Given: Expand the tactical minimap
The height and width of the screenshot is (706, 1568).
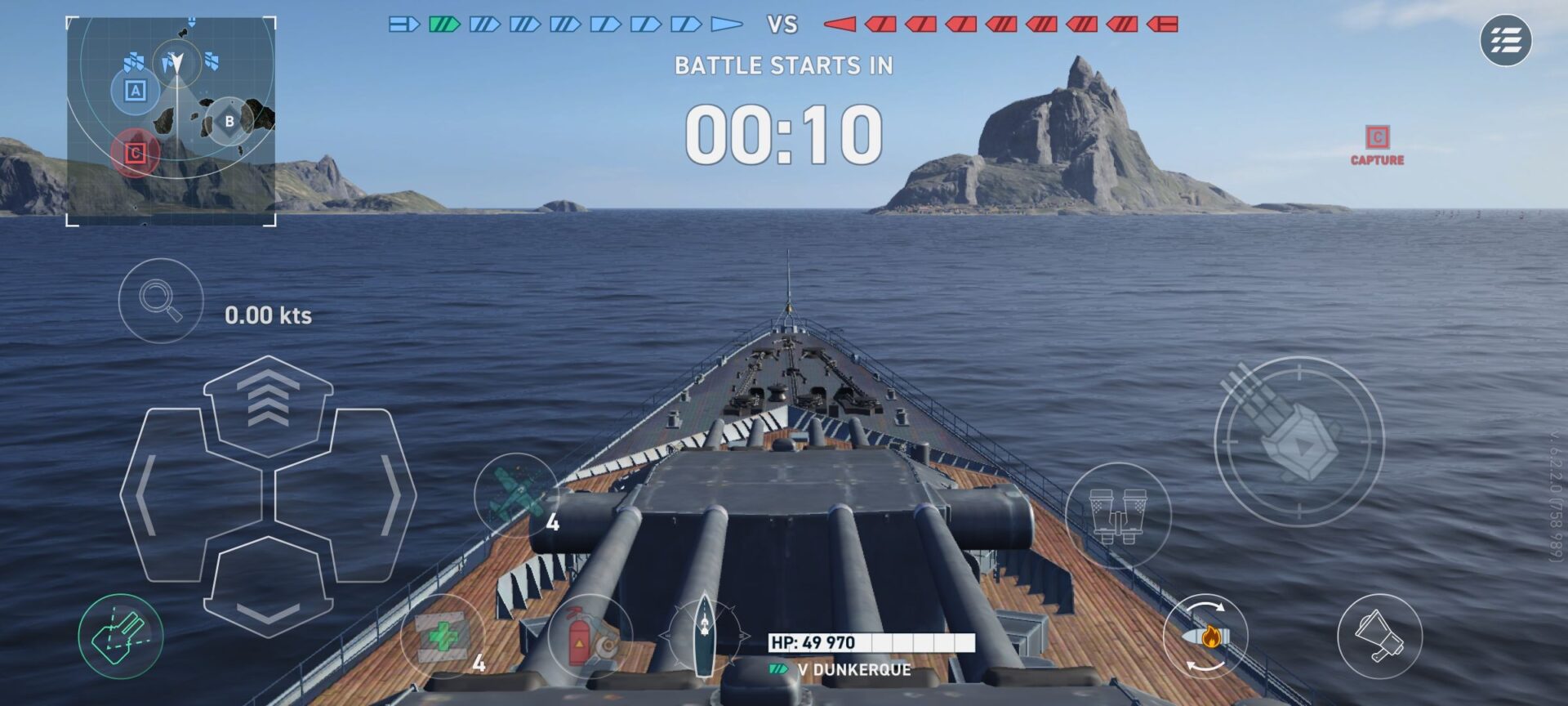Looking at the screenshot, I should [x=171, y=121].
